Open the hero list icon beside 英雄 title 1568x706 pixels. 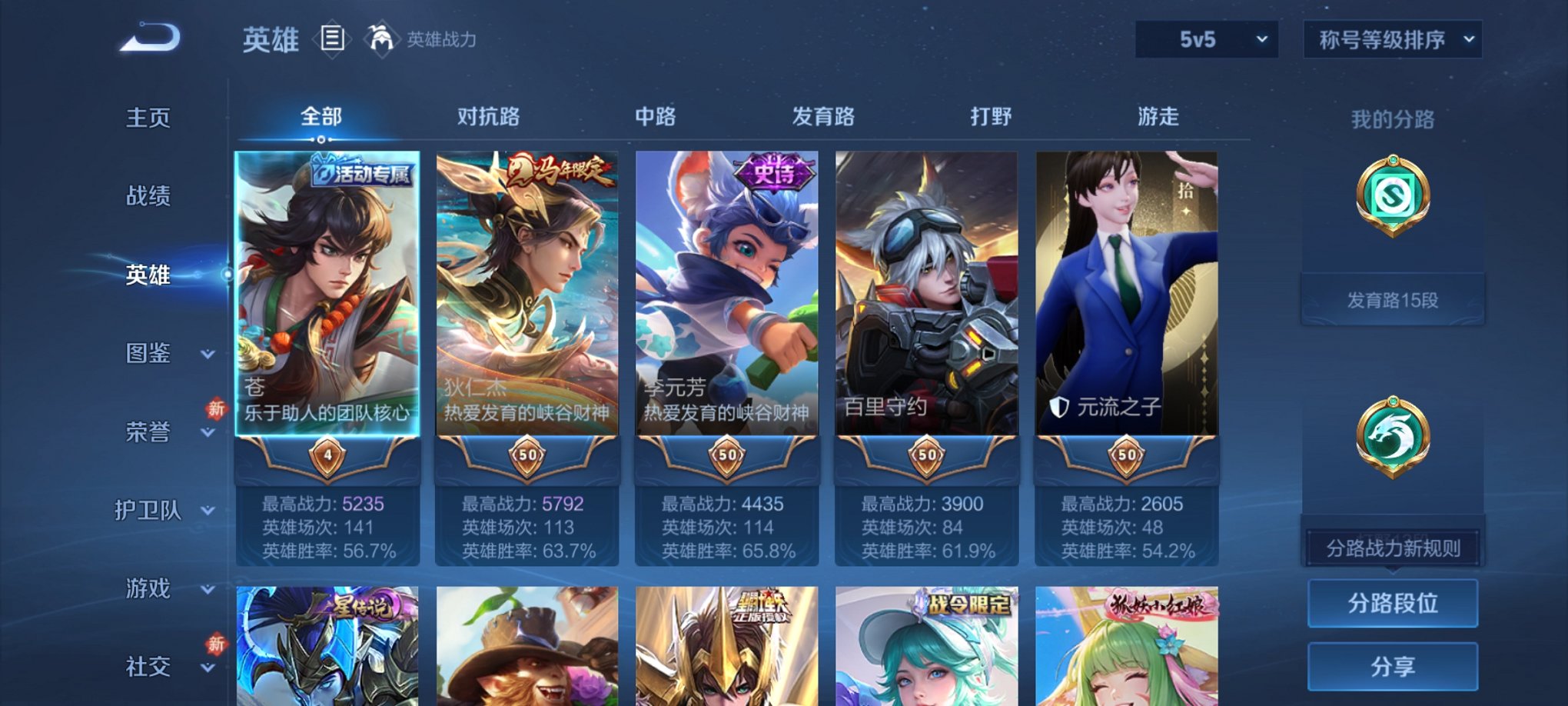(331, 40)
